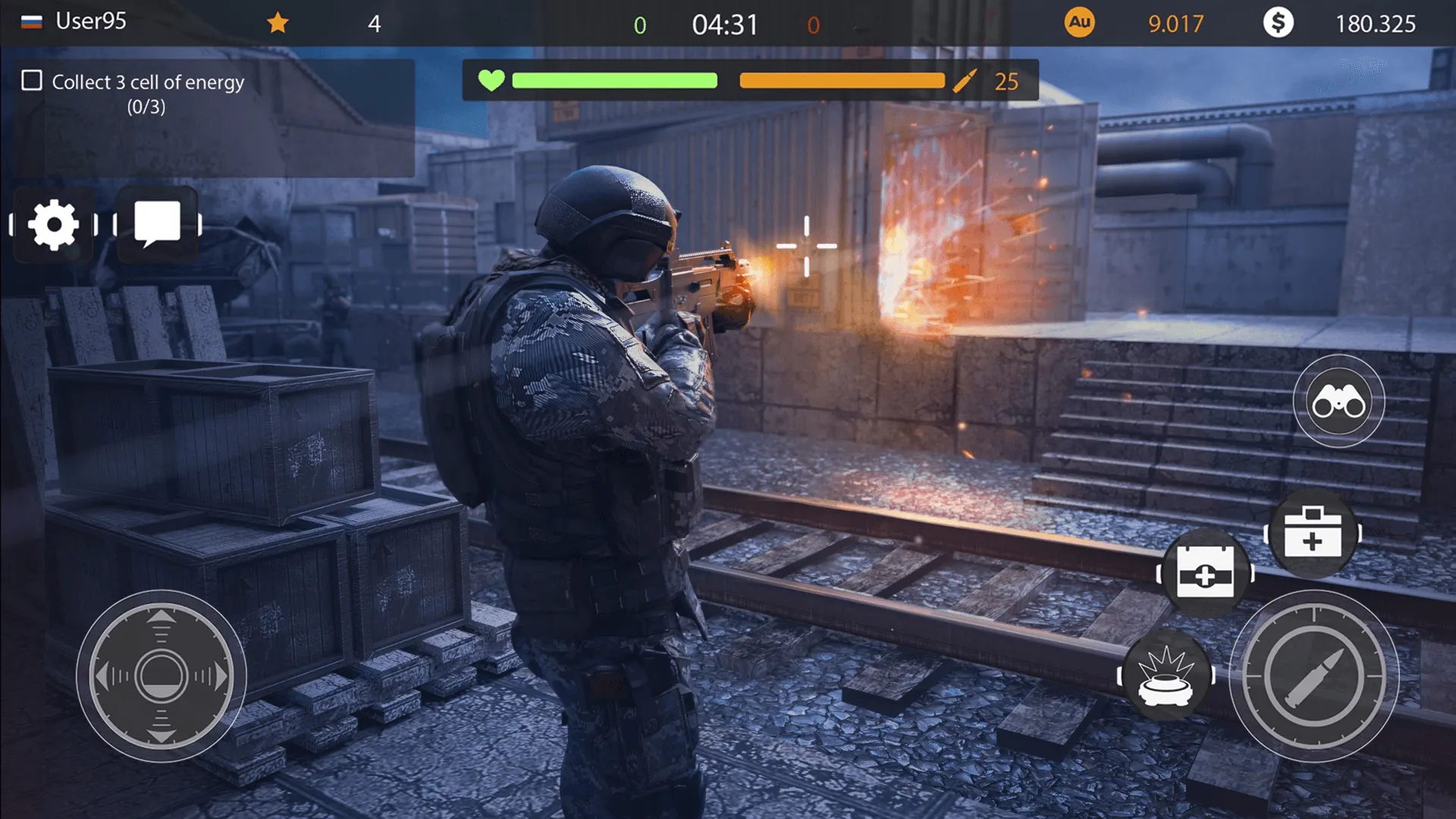Select the match timer display
Viewport: 1456px width, 819px height.
point(724,24)
